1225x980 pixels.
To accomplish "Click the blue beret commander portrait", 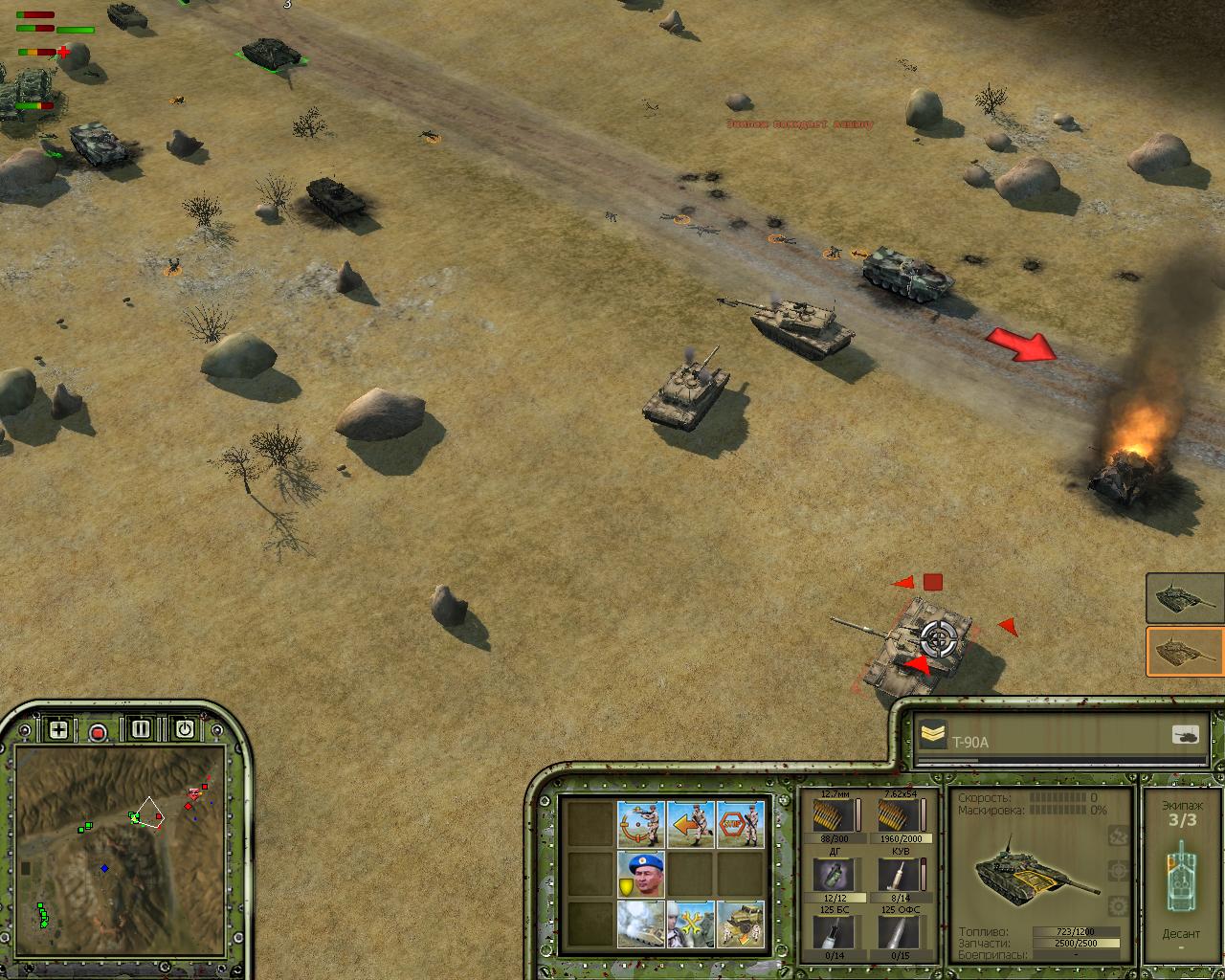I will point(641,874).
